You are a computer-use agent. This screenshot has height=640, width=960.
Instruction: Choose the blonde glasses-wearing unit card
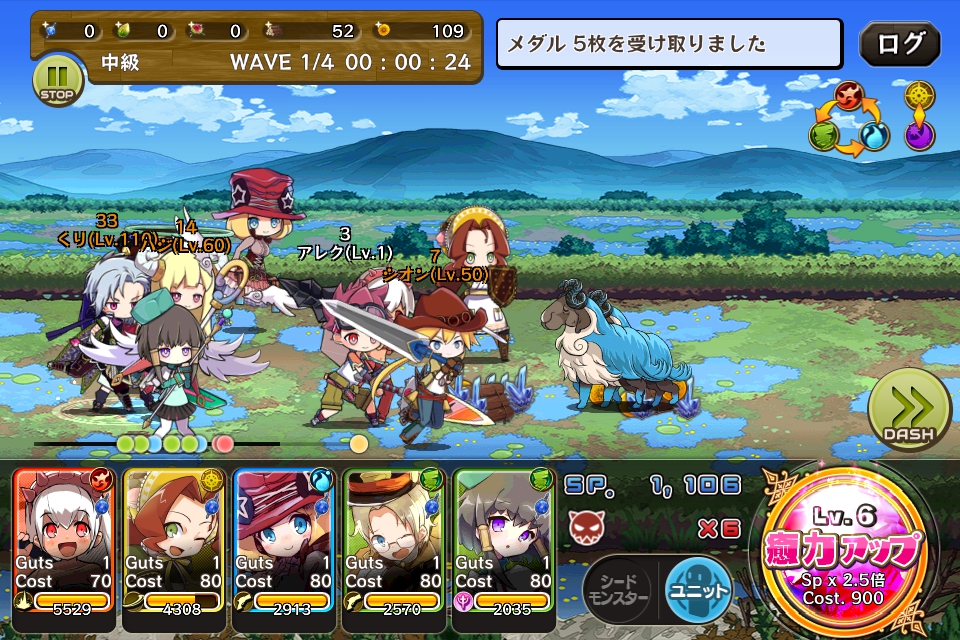[394, 539]
